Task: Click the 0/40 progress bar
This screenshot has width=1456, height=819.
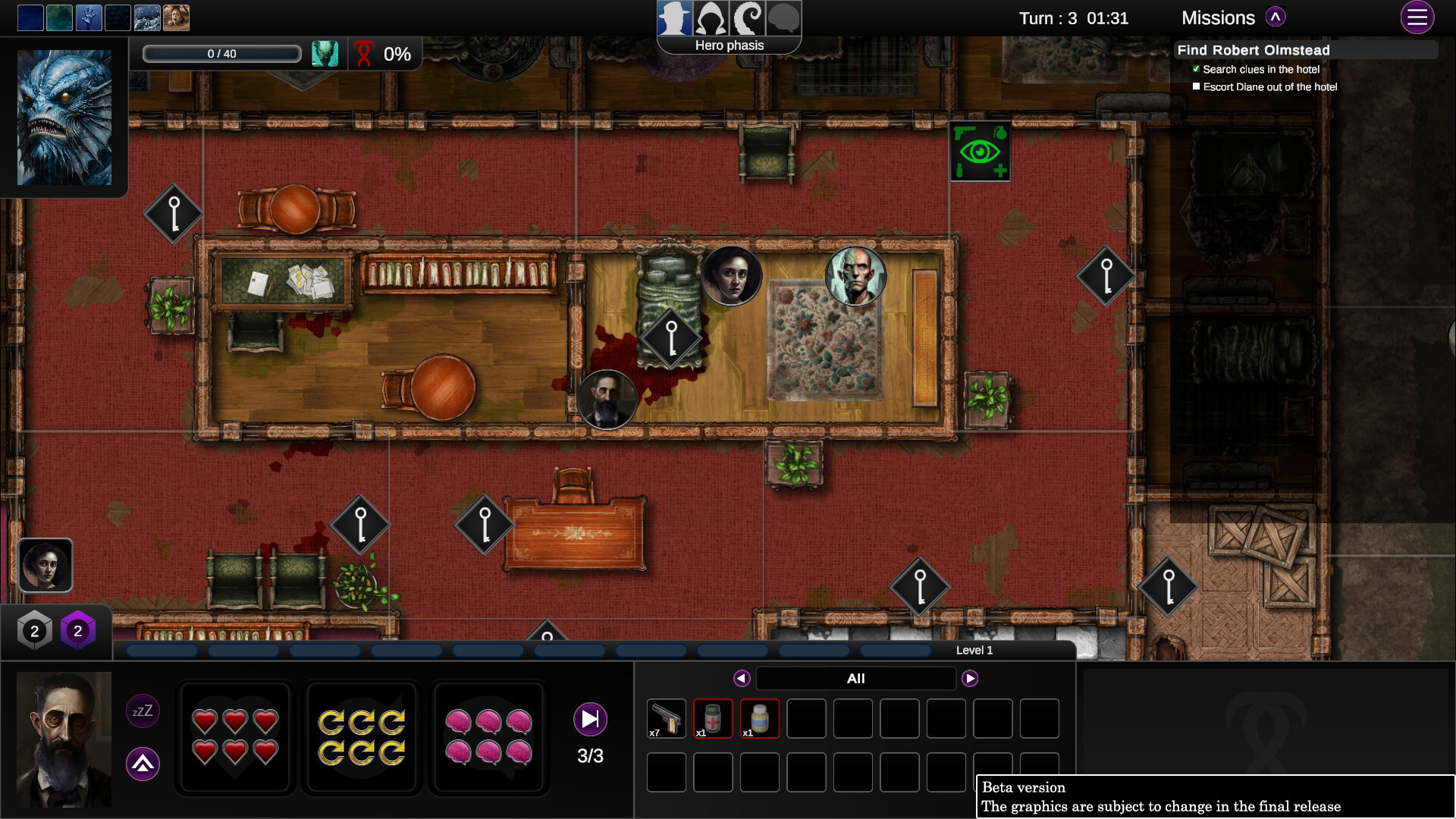Action: tap(221, 53)
